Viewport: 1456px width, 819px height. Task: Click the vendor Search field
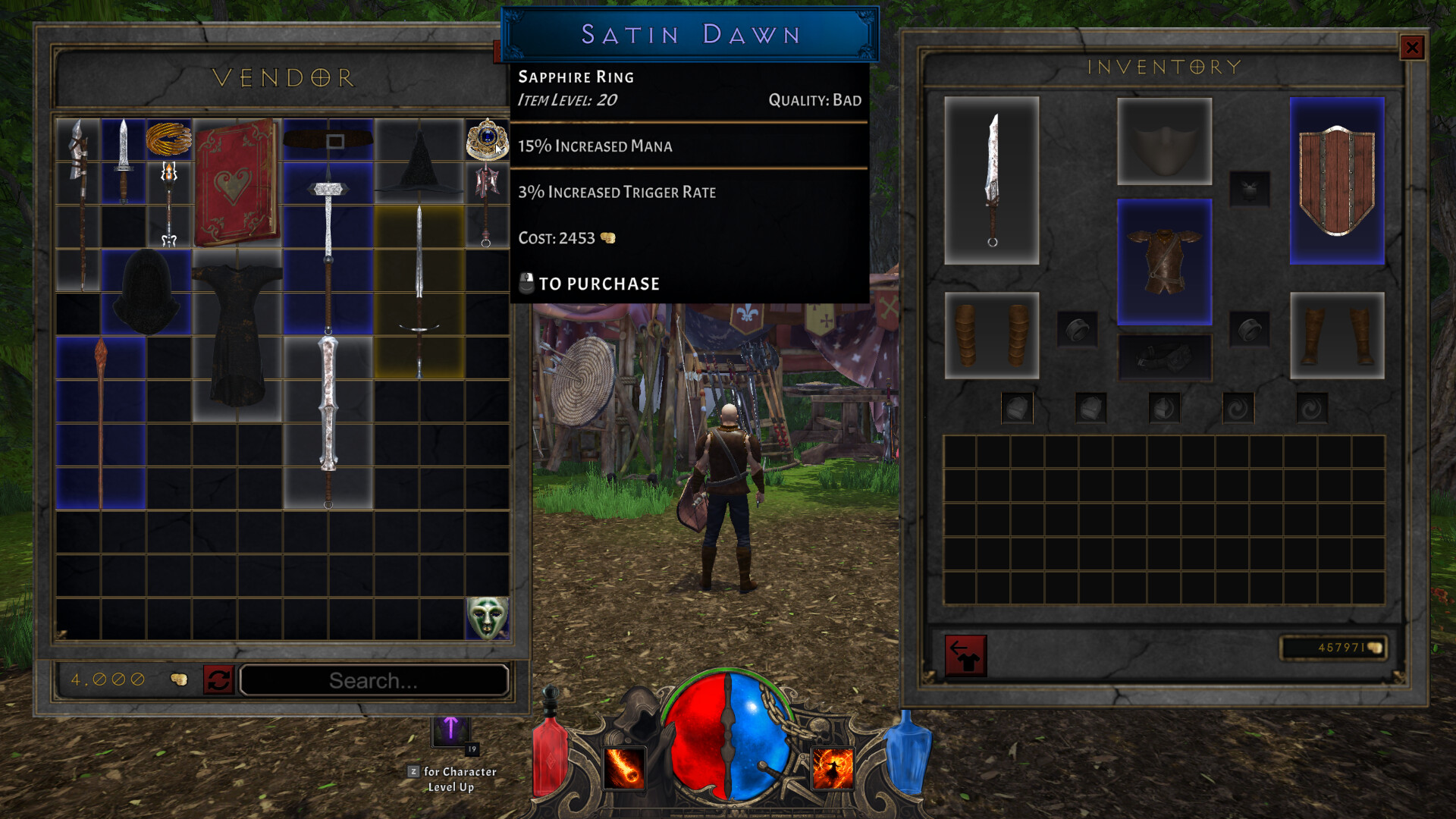click(374, 680)
